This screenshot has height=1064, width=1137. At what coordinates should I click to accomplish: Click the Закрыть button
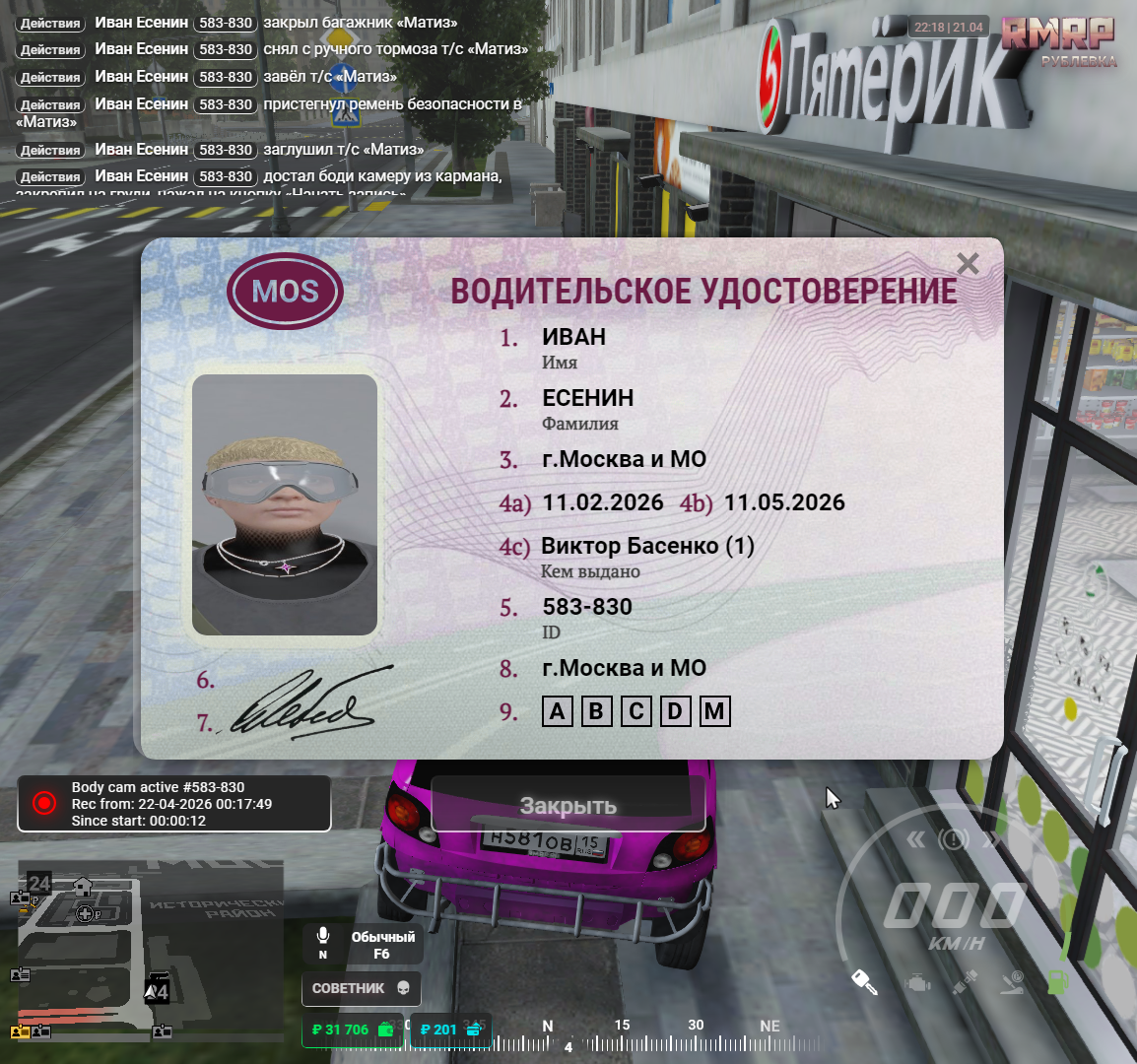coord(568,806)
